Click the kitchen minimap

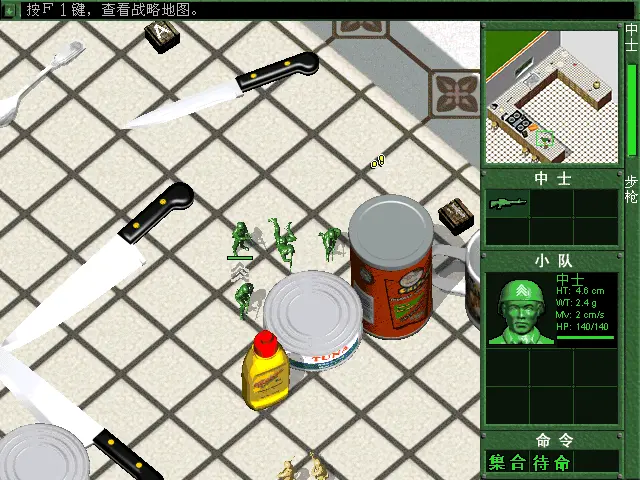click(551, 96)
